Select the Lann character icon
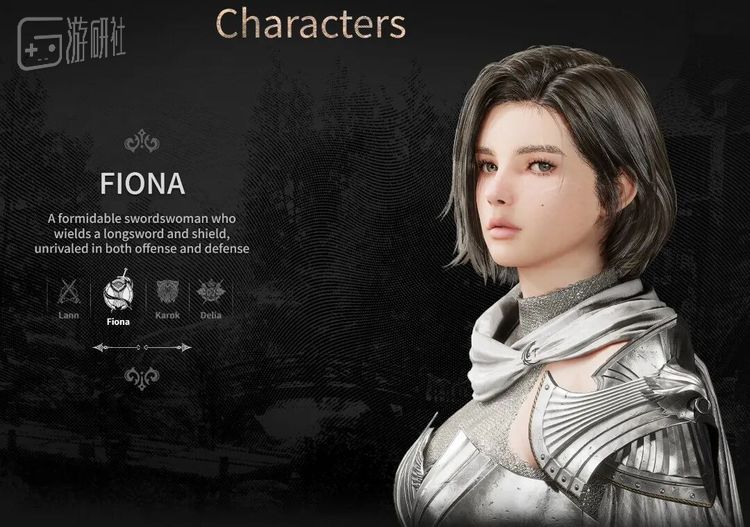The width and height of the screenshot is (750, 527). pyautogui.click(x=69, y=292)
